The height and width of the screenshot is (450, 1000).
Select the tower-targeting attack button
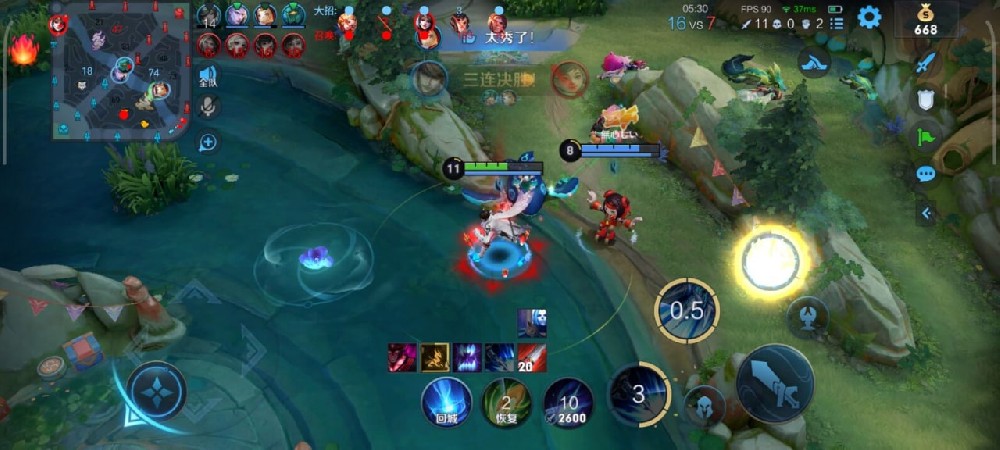[x=807, y=317]
